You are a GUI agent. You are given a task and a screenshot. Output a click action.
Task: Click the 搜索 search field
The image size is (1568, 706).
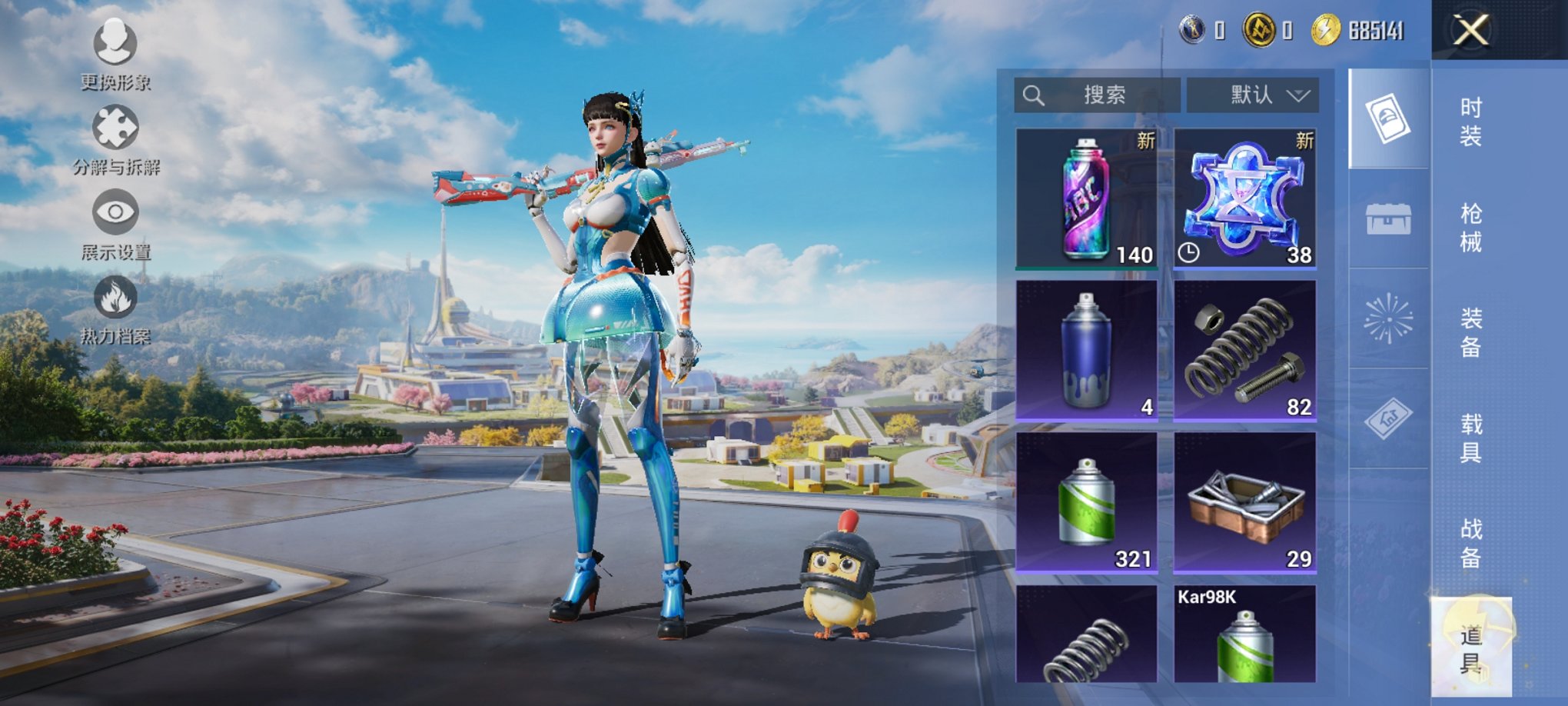coord(1098,95)
